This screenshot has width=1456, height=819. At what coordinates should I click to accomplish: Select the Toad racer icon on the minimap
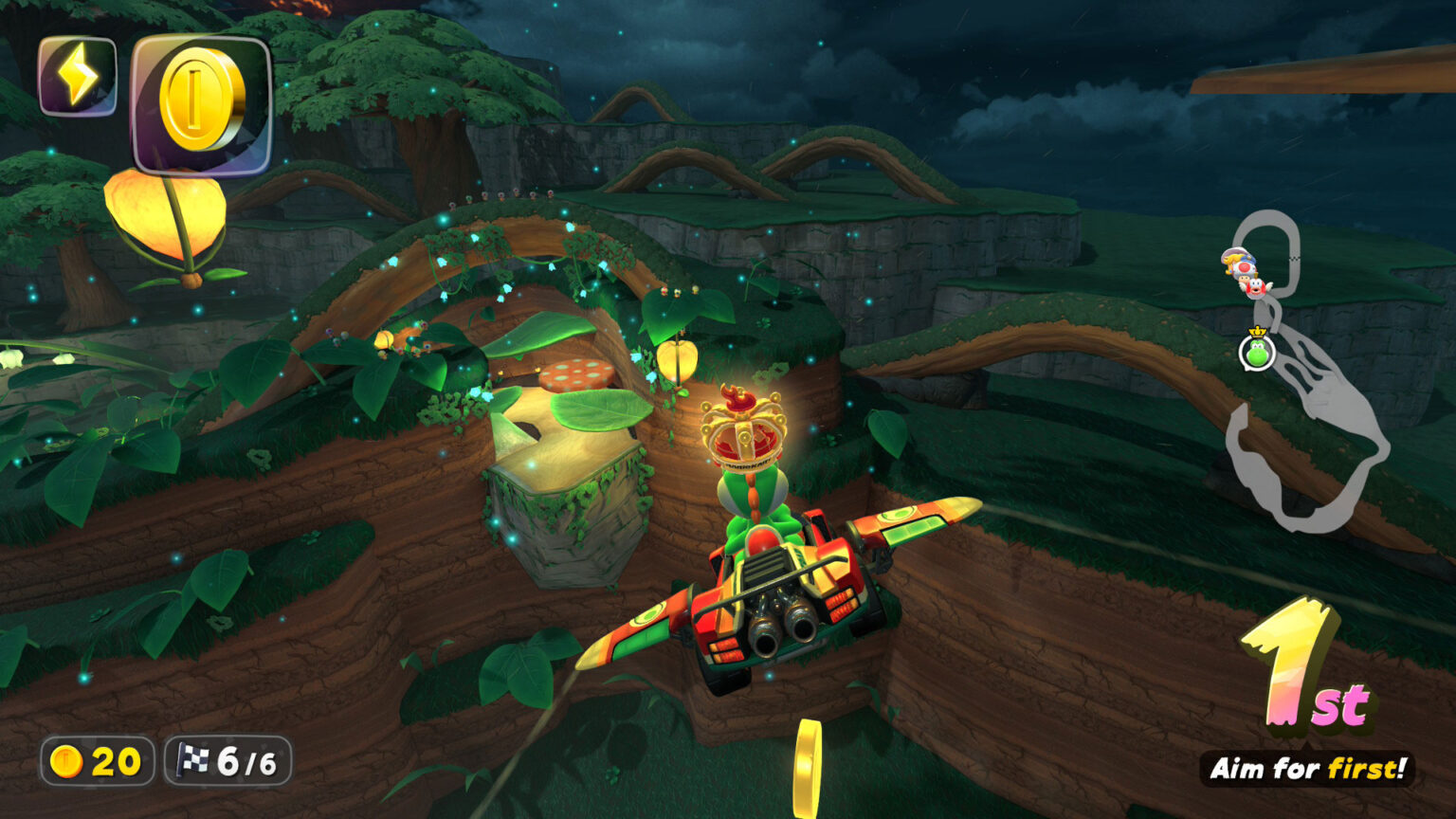tap(1246, 270)
